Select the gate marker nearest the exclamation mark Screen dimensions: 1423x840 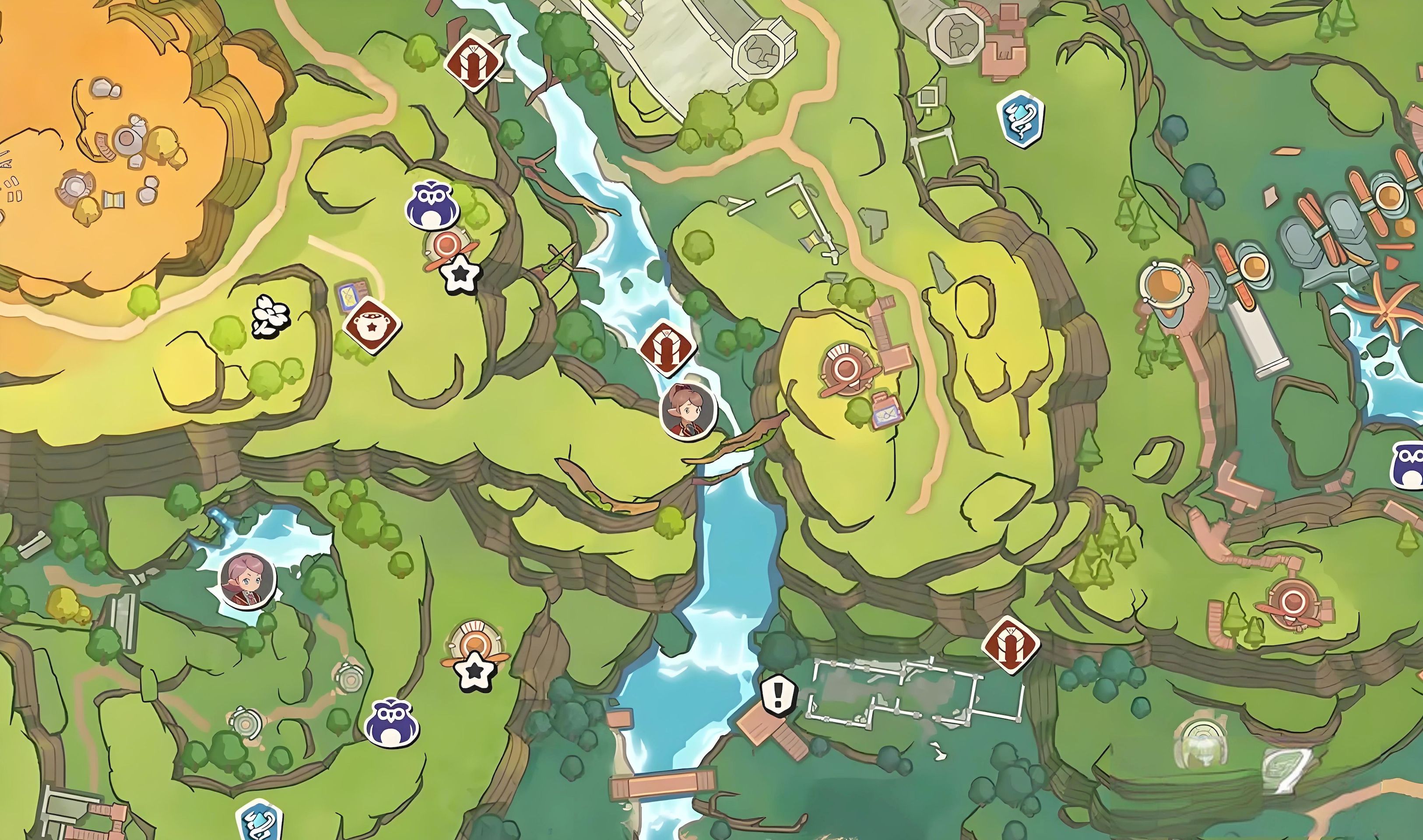[x=1010, y=645]
